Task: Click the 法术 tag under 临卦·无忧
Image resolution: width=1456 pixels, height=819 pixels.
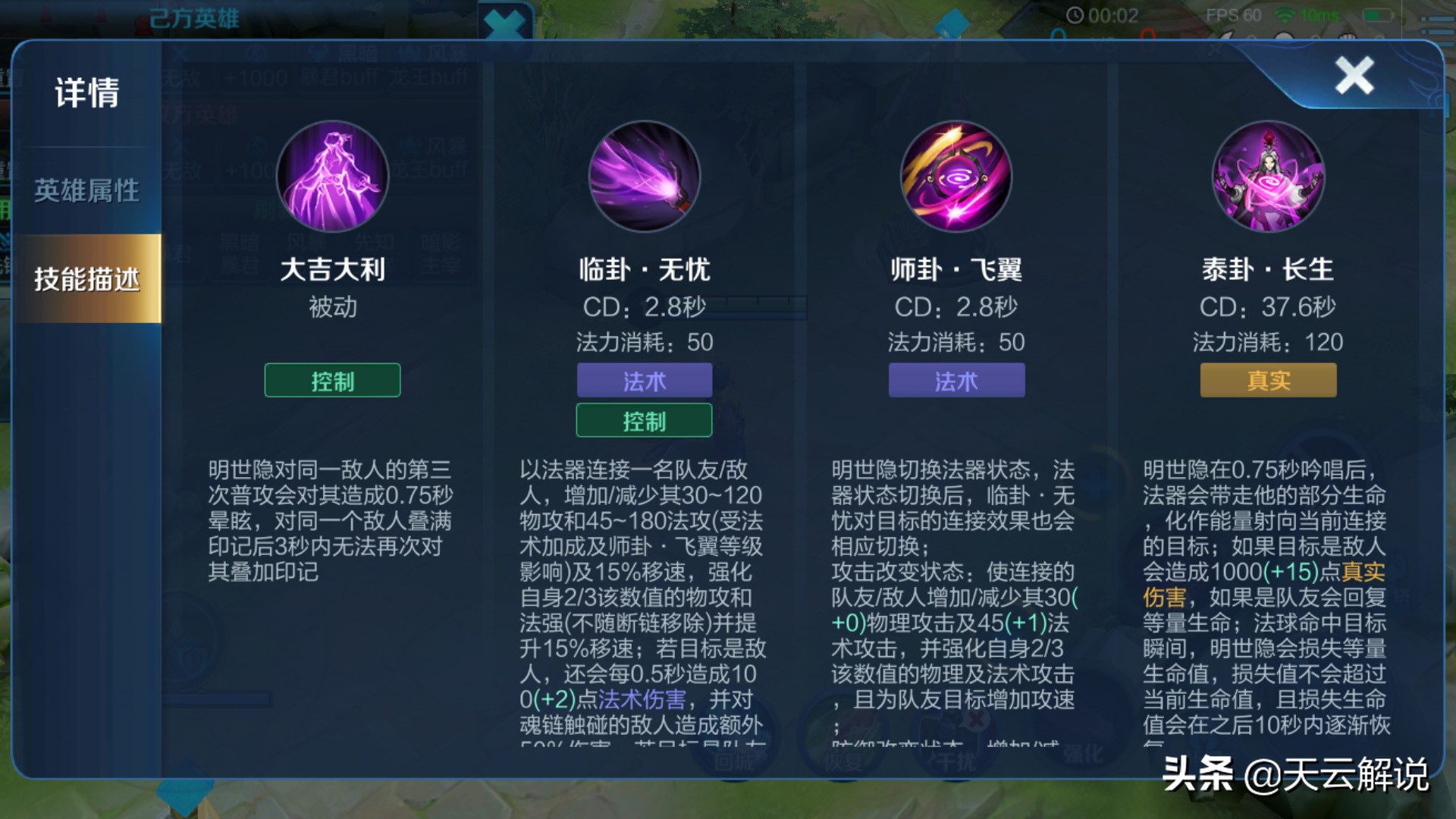Action: click(644, 381)
